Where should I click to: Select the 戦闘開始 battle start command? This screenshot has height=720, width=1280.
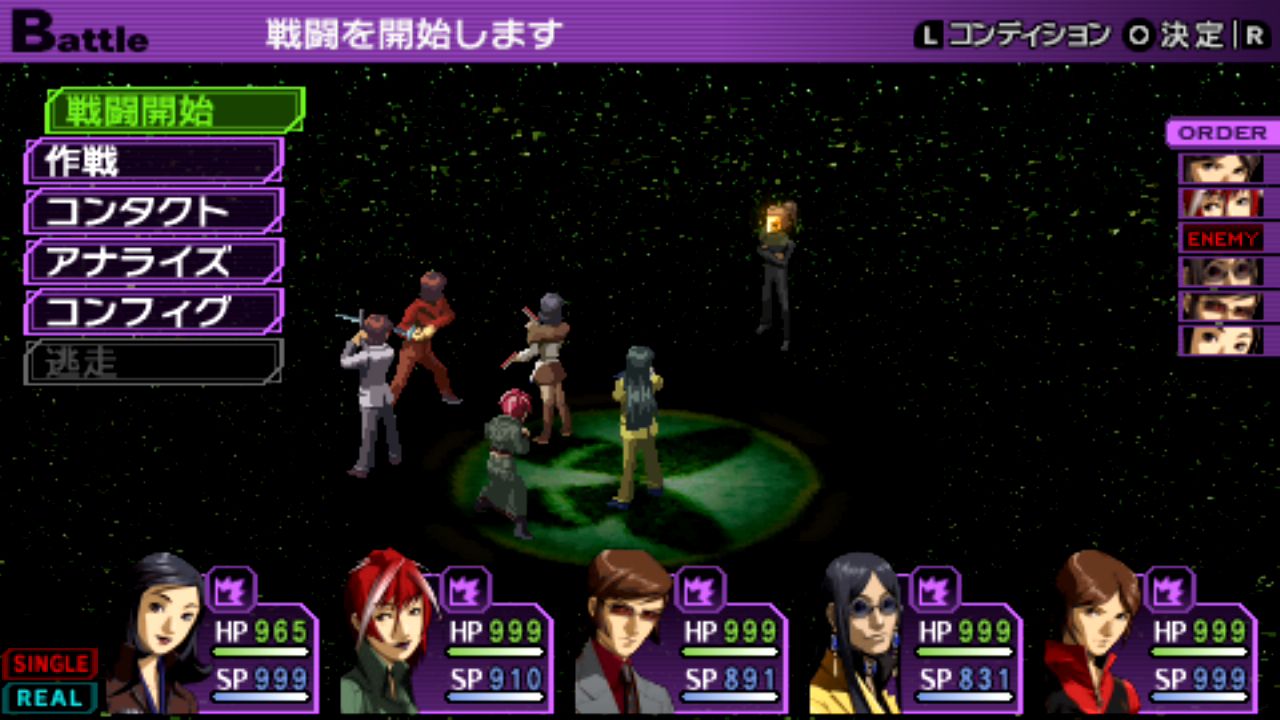tap(174, 111)
